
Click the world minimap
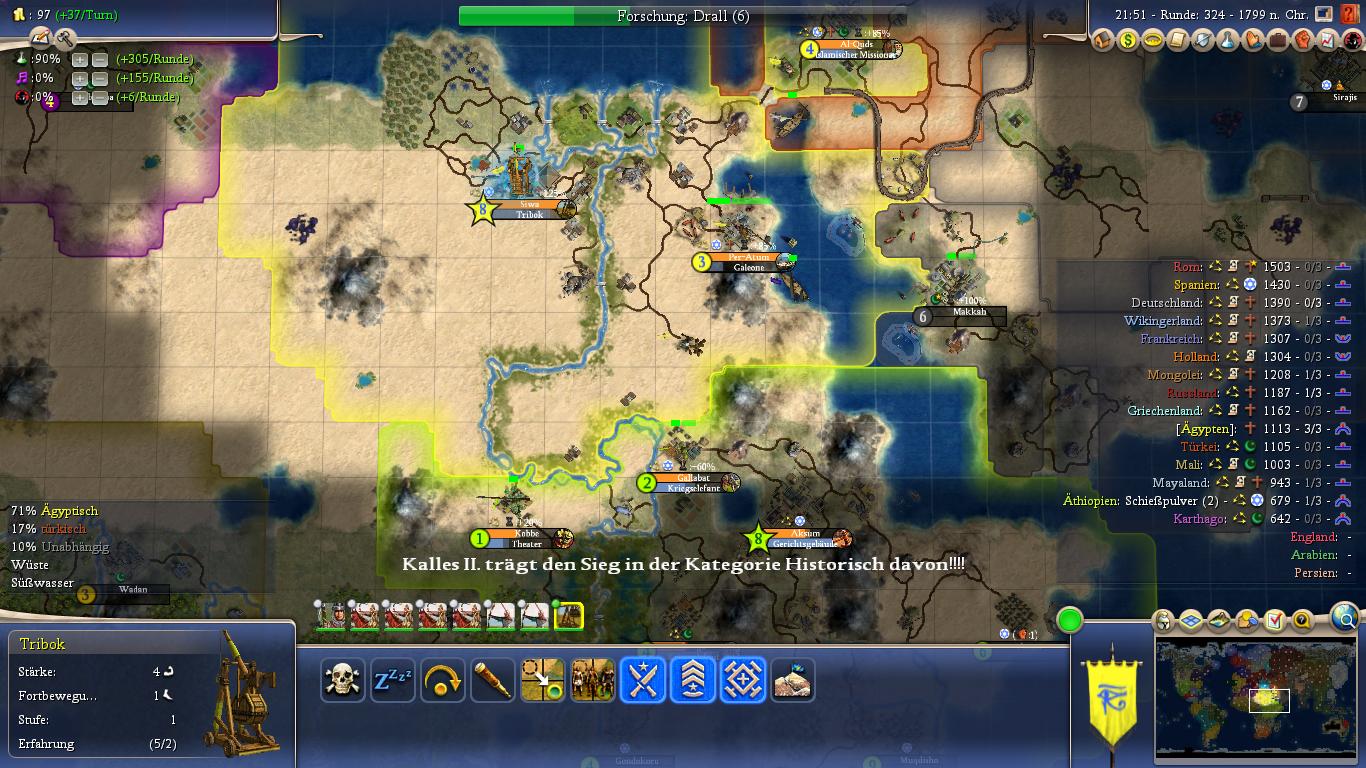(1254, 698)
